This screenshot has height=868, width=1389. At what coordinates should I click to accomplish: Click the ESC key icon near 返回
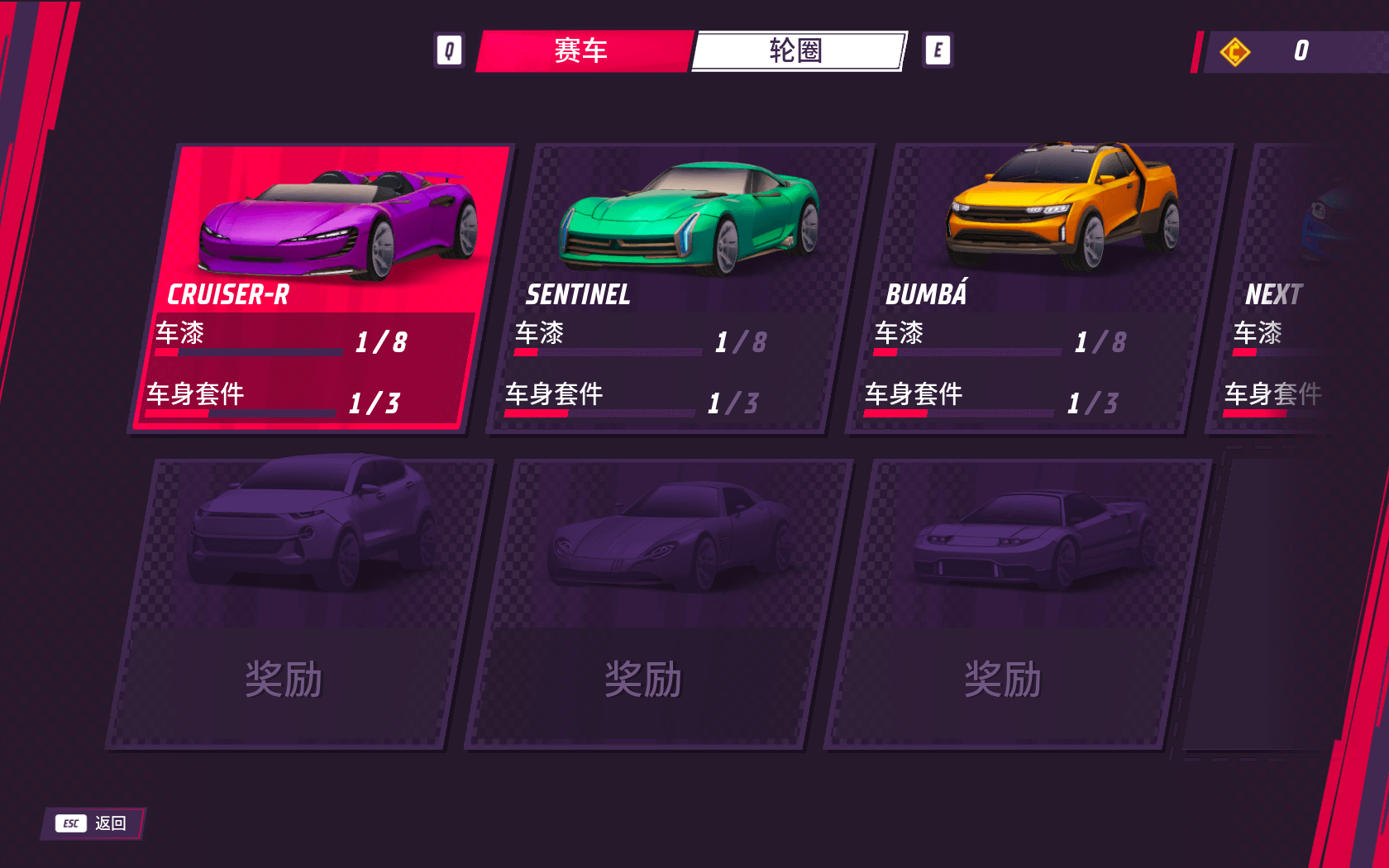(x=70, y=823)
